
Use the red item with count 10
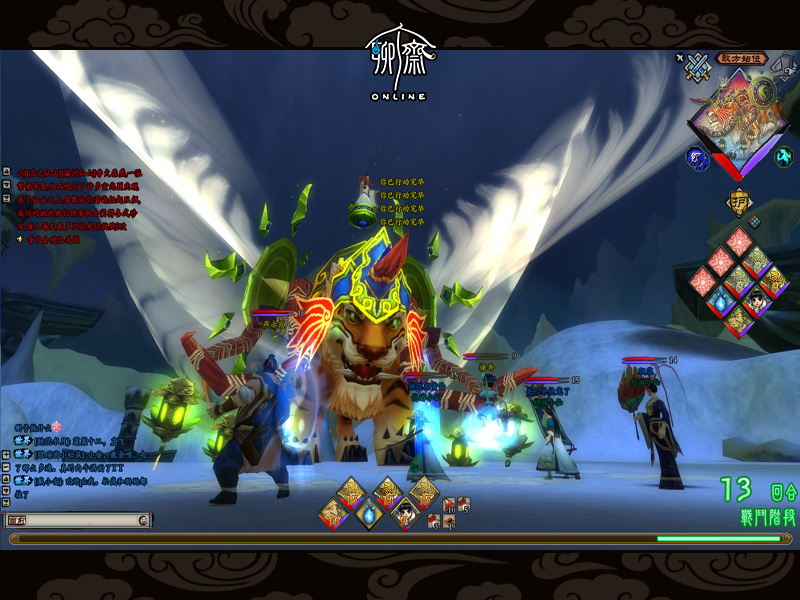pyautogui.click(x=449, y=504)
